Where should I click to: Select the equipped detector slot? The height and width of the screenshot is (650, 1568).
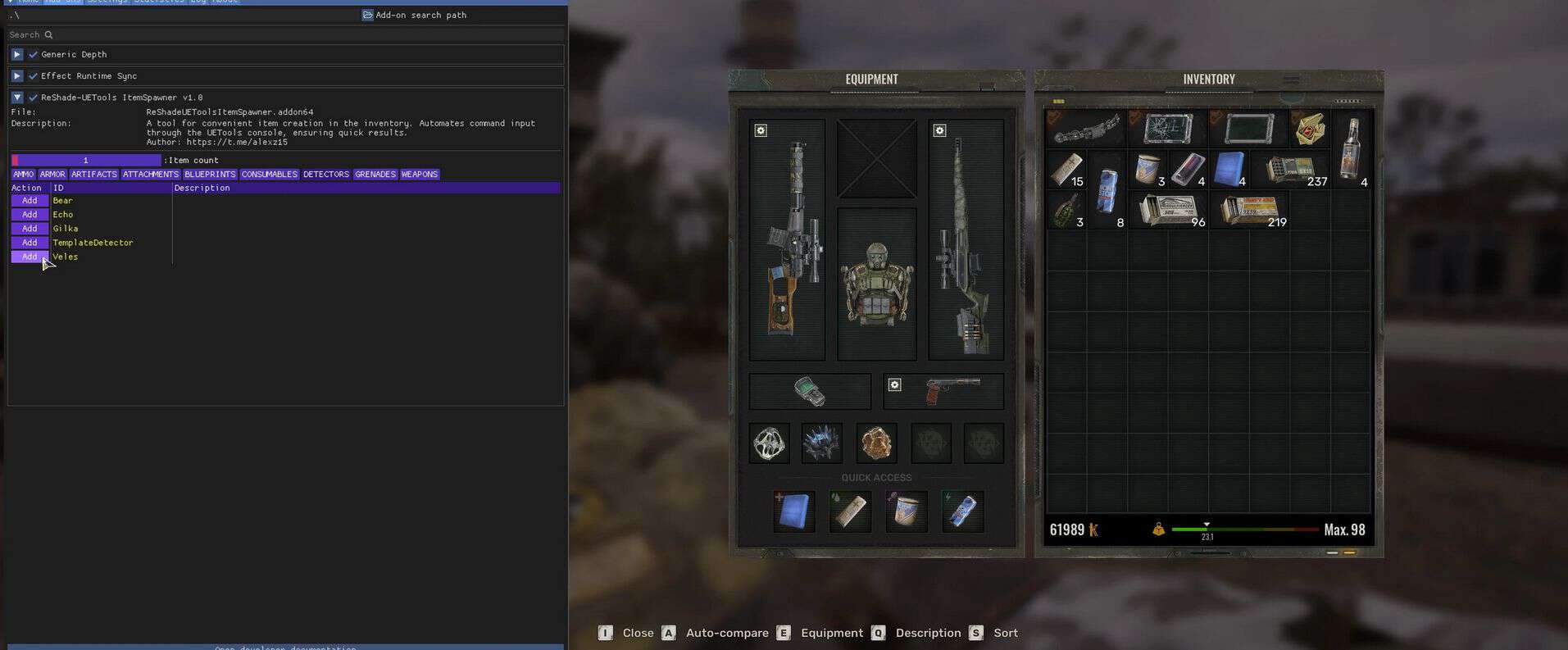[810, 391]
